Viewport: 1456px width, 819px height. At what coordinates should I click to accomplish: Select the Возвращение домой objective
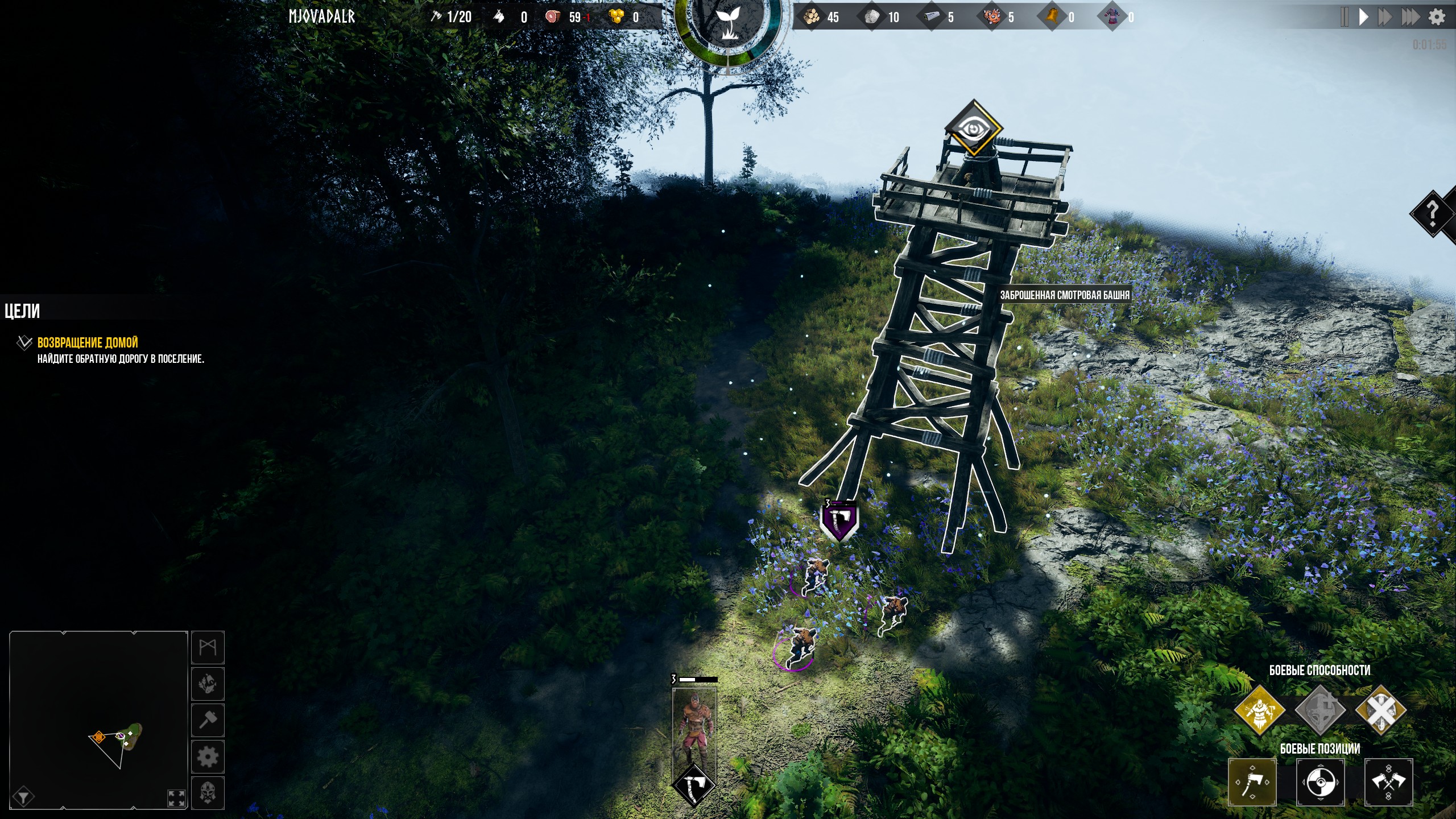pos(88,342)
